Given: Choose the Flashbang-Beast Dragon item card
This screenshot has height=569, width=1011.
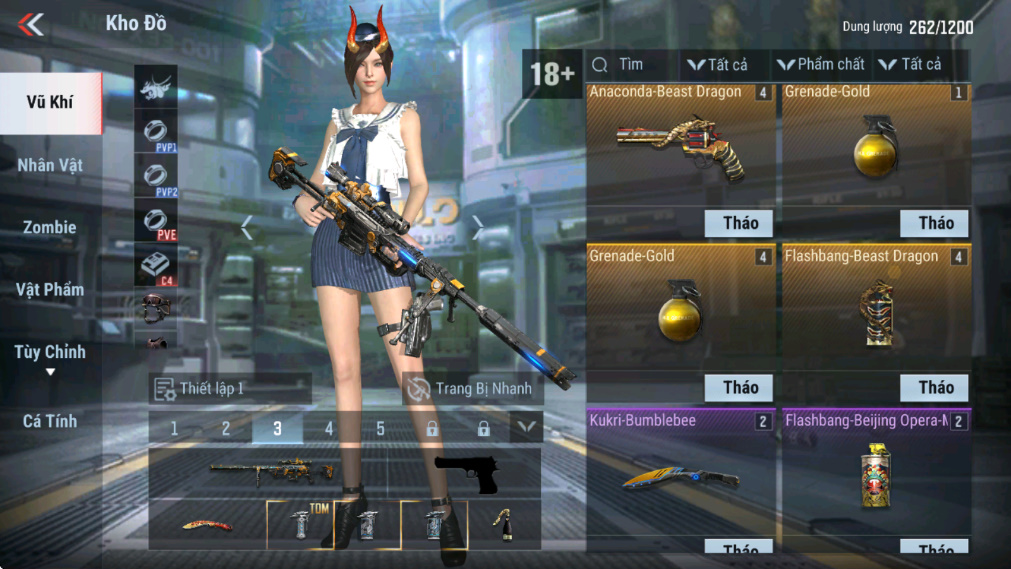Looking at the screenshot, I should (x=876, y=308).
